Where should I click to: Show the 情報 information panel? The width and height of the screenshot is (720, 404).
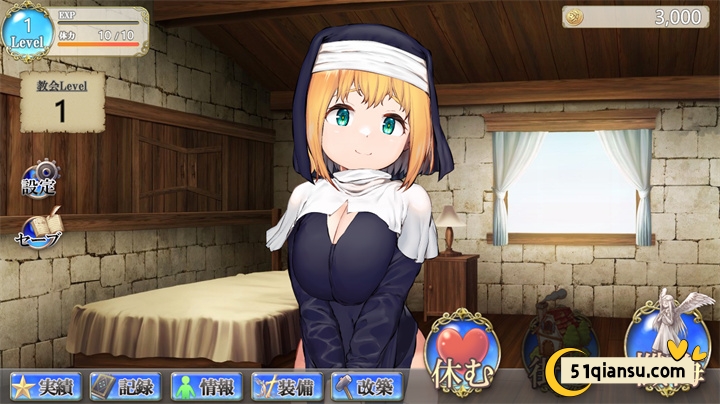(x=205, y=385)
